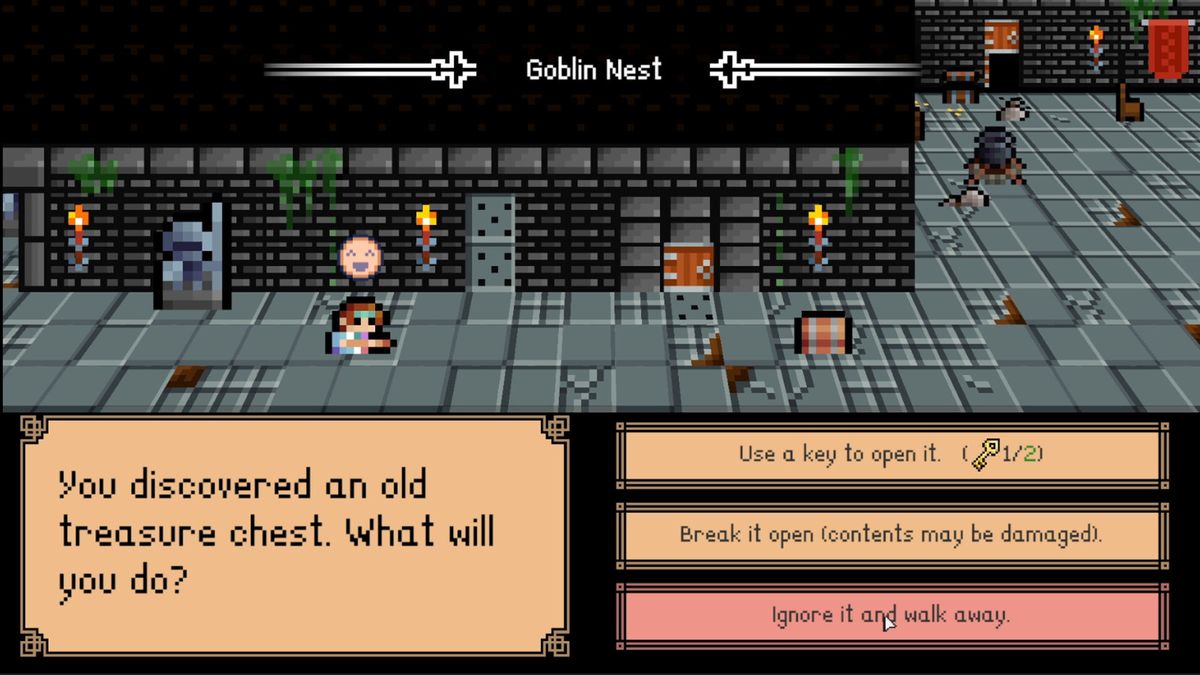Choose 'Use a key to open it'
This screenshot has width=1200, height=675.
click(x=891, y=455)
